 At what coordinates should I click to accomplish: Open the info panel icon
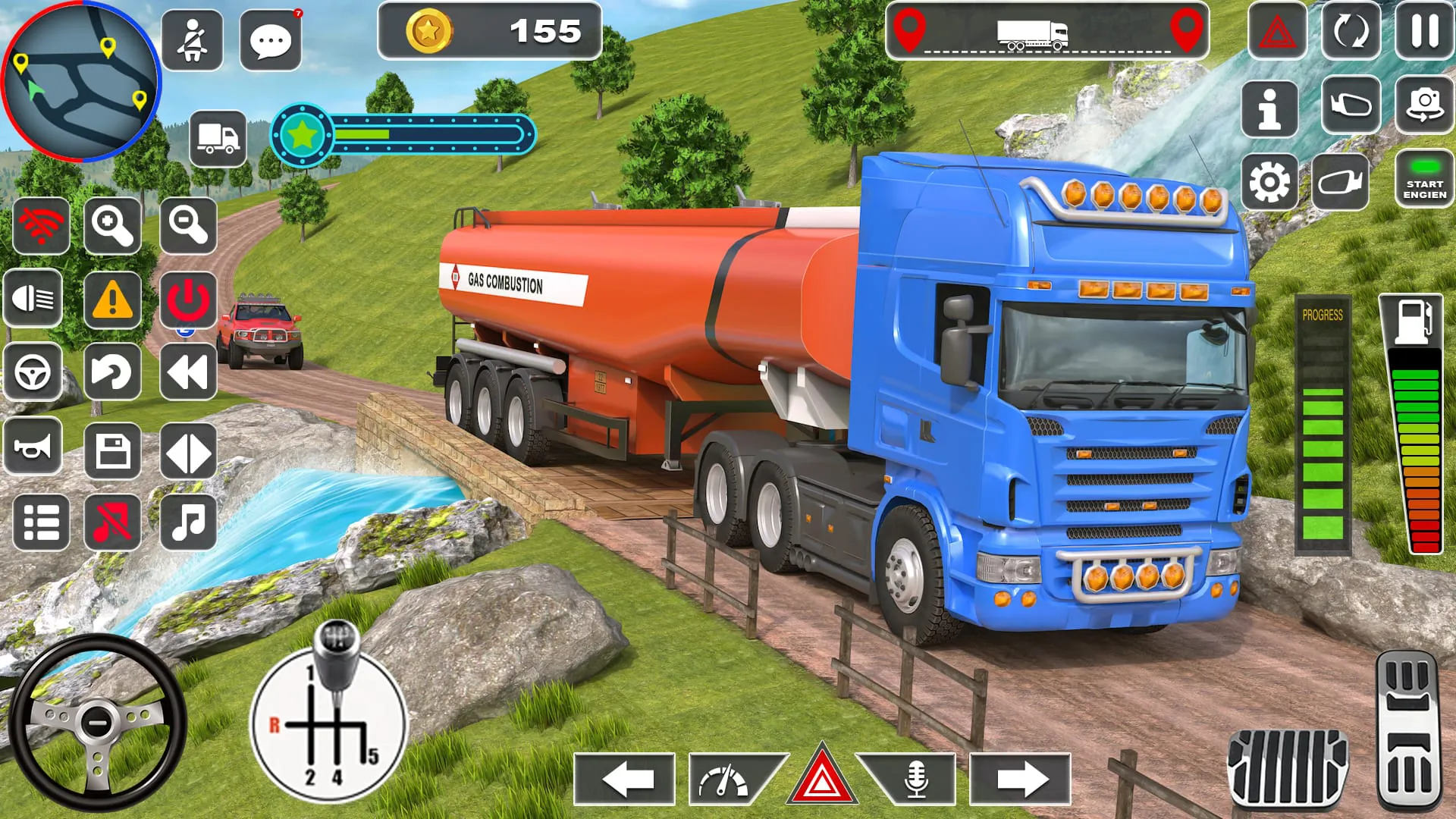pos(1270,110)
